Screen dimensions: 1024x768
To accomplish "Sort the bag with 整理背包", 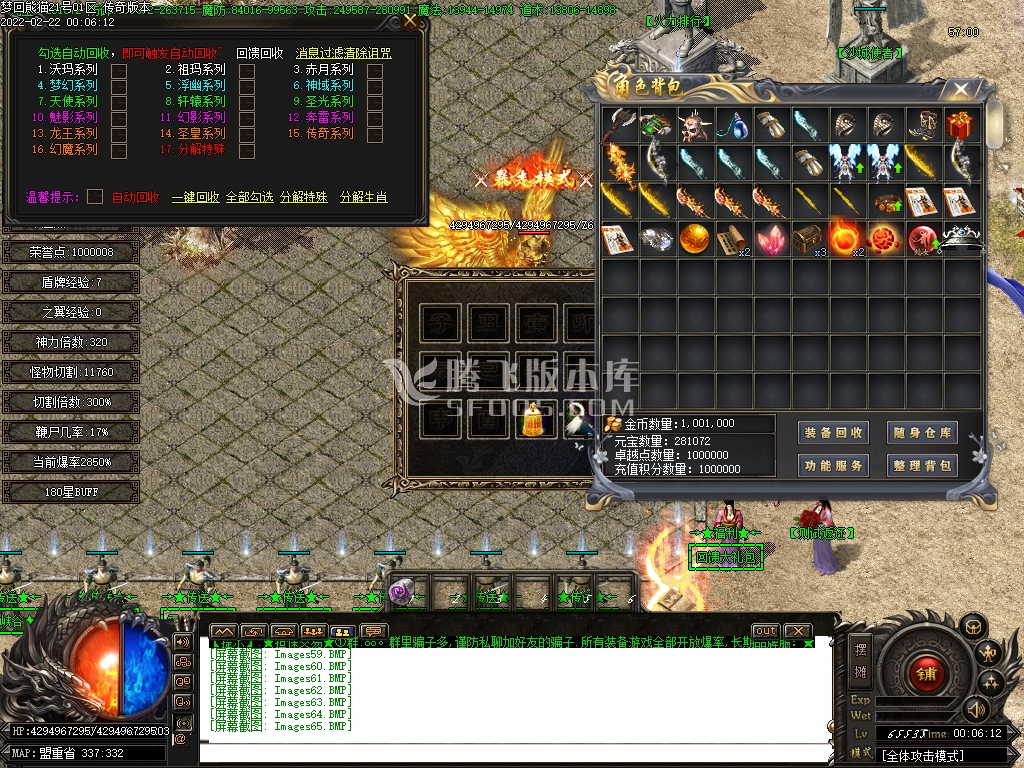I will point(922,466).
